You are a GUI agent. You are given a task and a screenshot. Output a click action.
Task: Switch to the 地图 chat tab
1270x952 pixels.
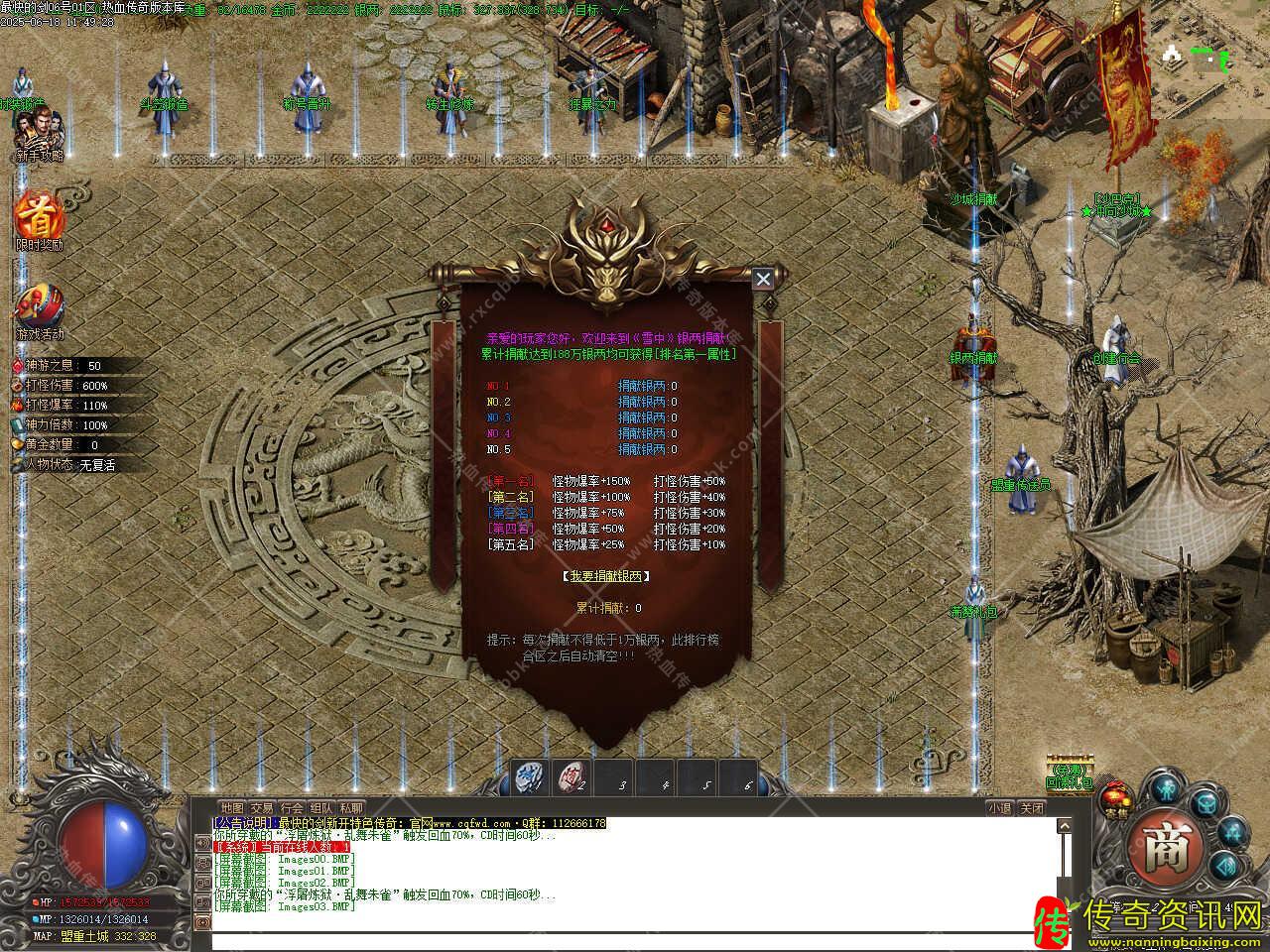(232, 808)
